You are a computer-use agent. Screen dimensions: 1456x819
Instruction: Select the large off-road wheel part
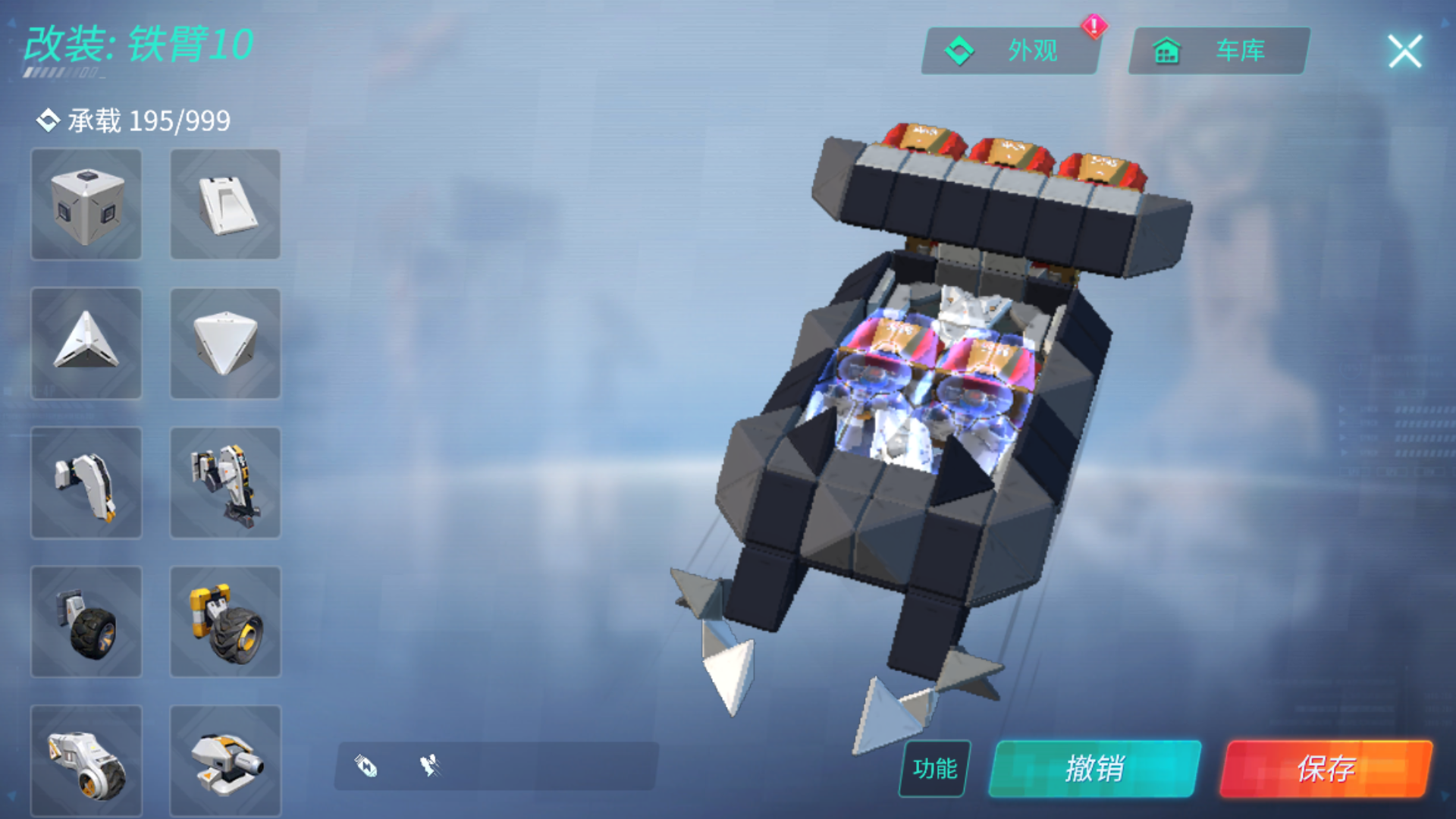point(224,621)
